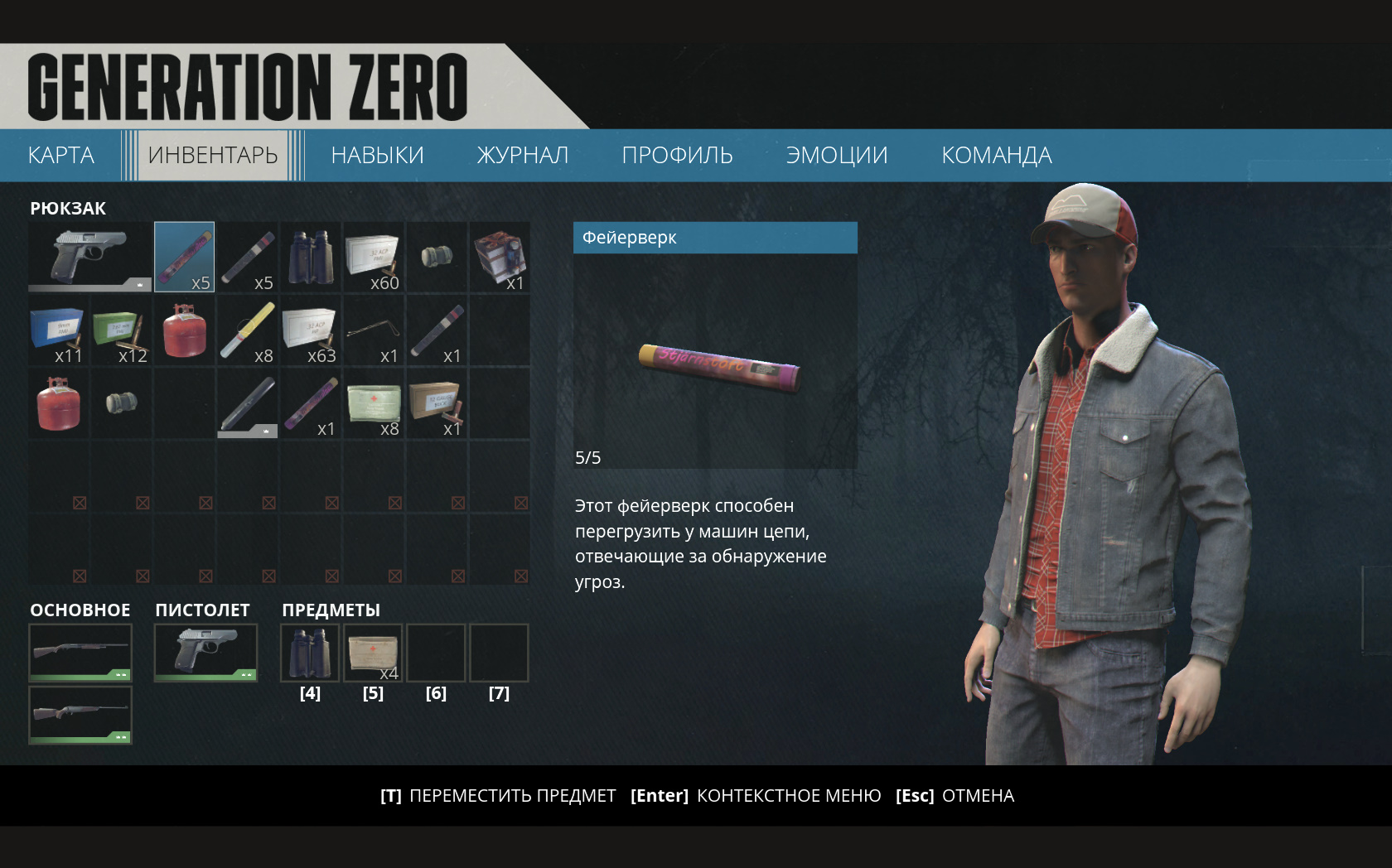
Task: Choose the blue 9mm ammo box x11
Action: [58, 330]
